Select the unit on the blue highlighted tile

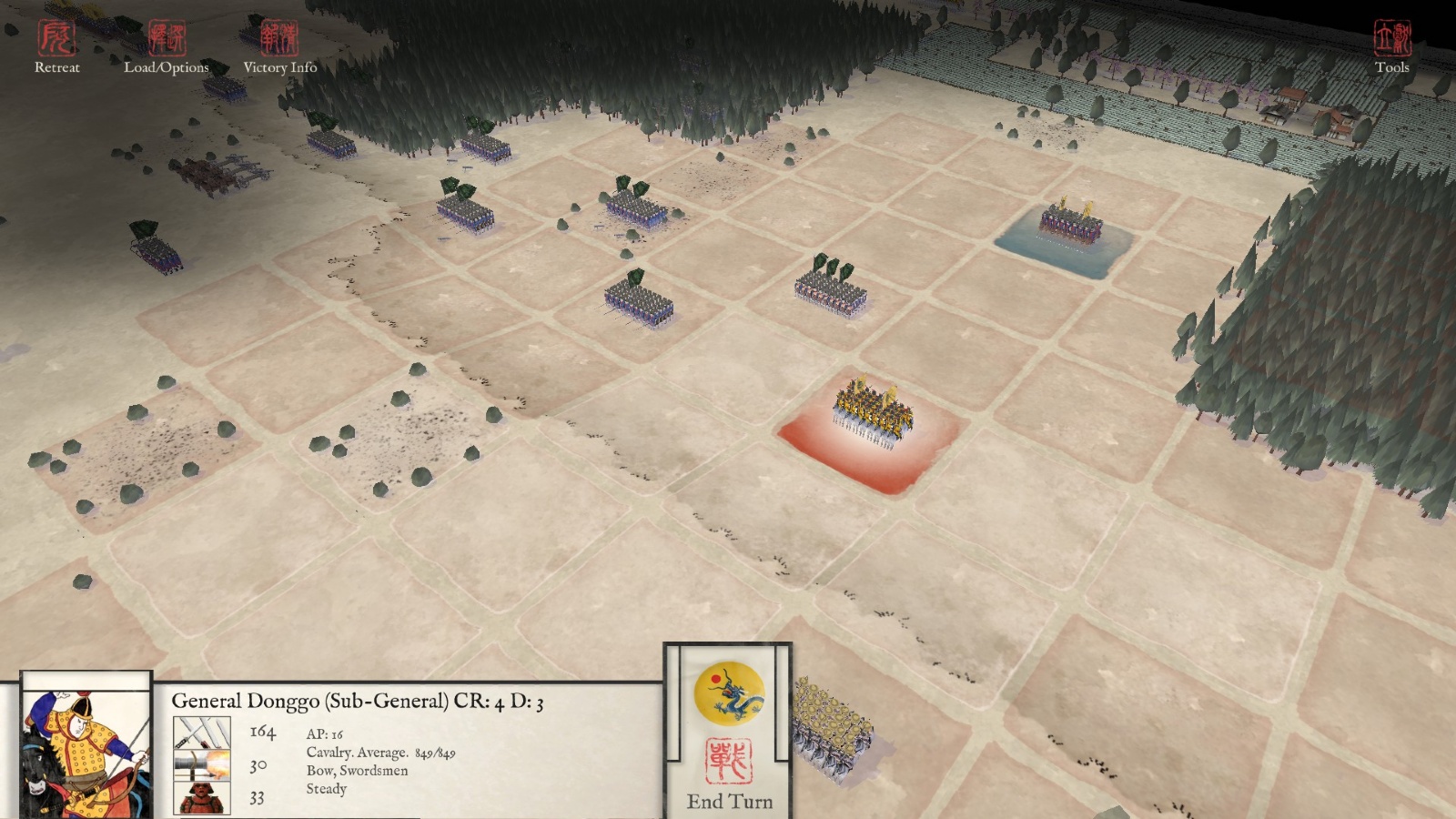[x=1071, y=223]
